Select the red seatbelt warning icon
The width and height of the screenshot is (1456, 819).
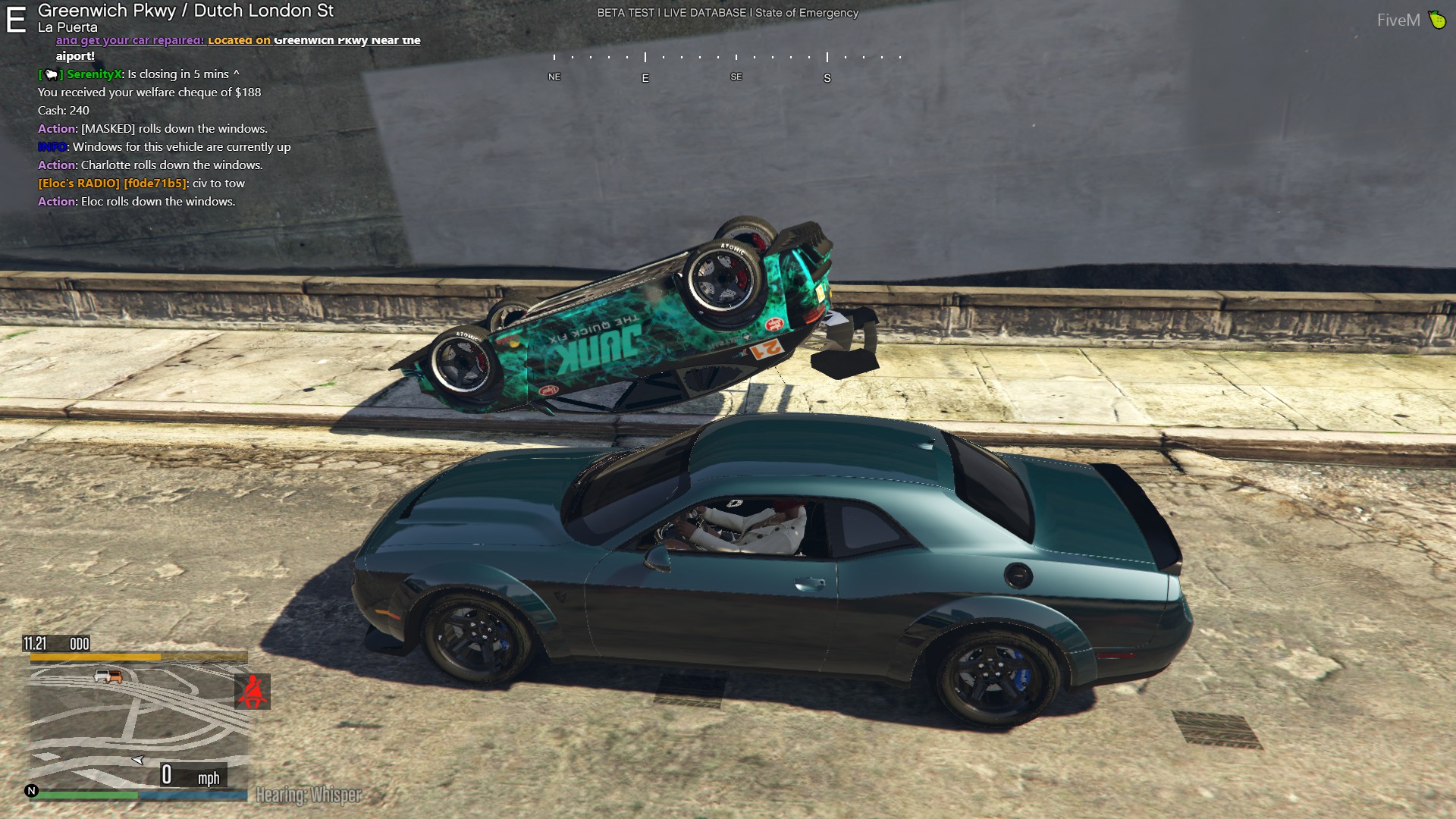252,692
